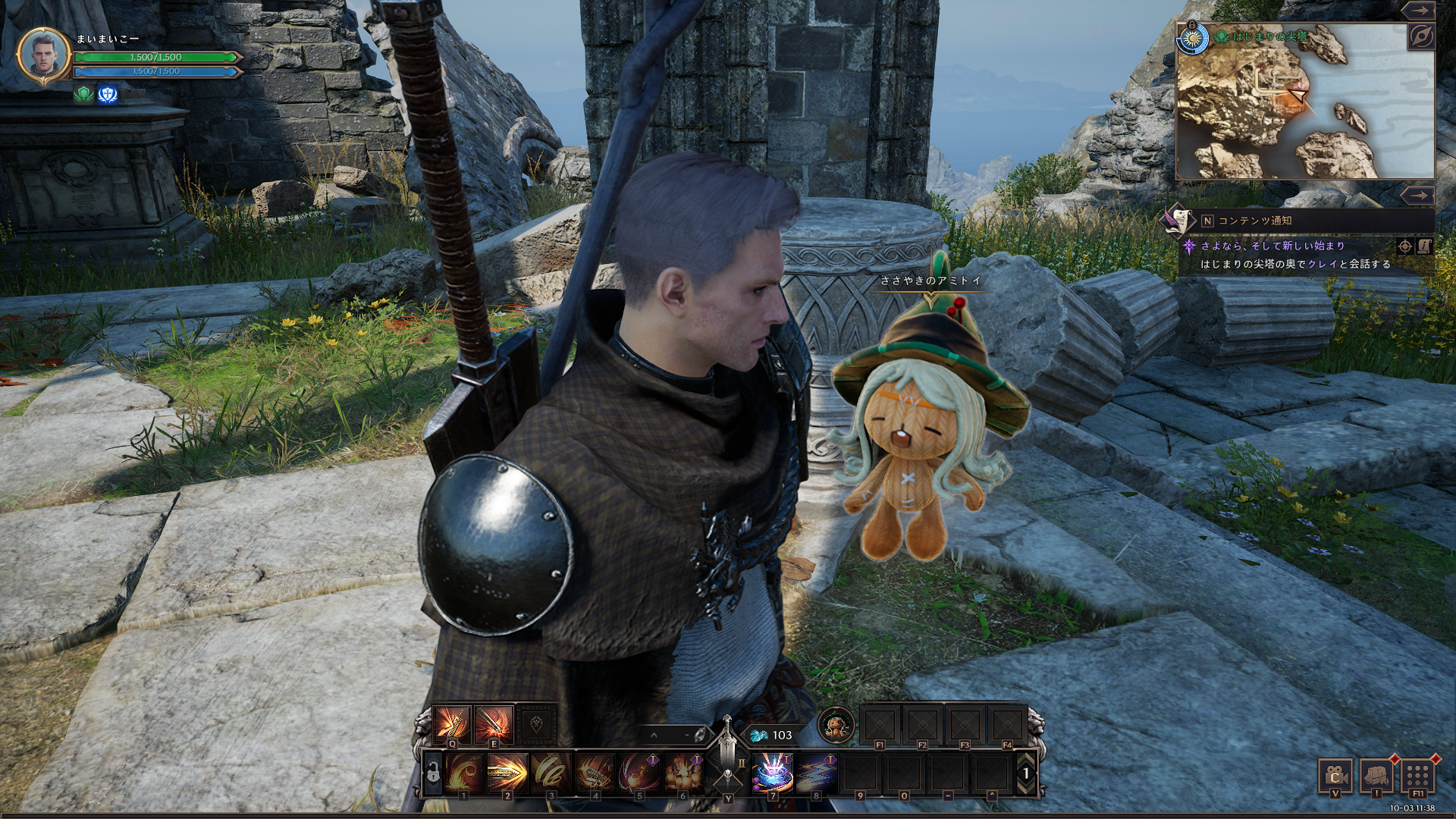This screenshot has height=819, width=1456.
Task: Track quest location with the crosshair icon
Action: click(x=1404, y=246)
